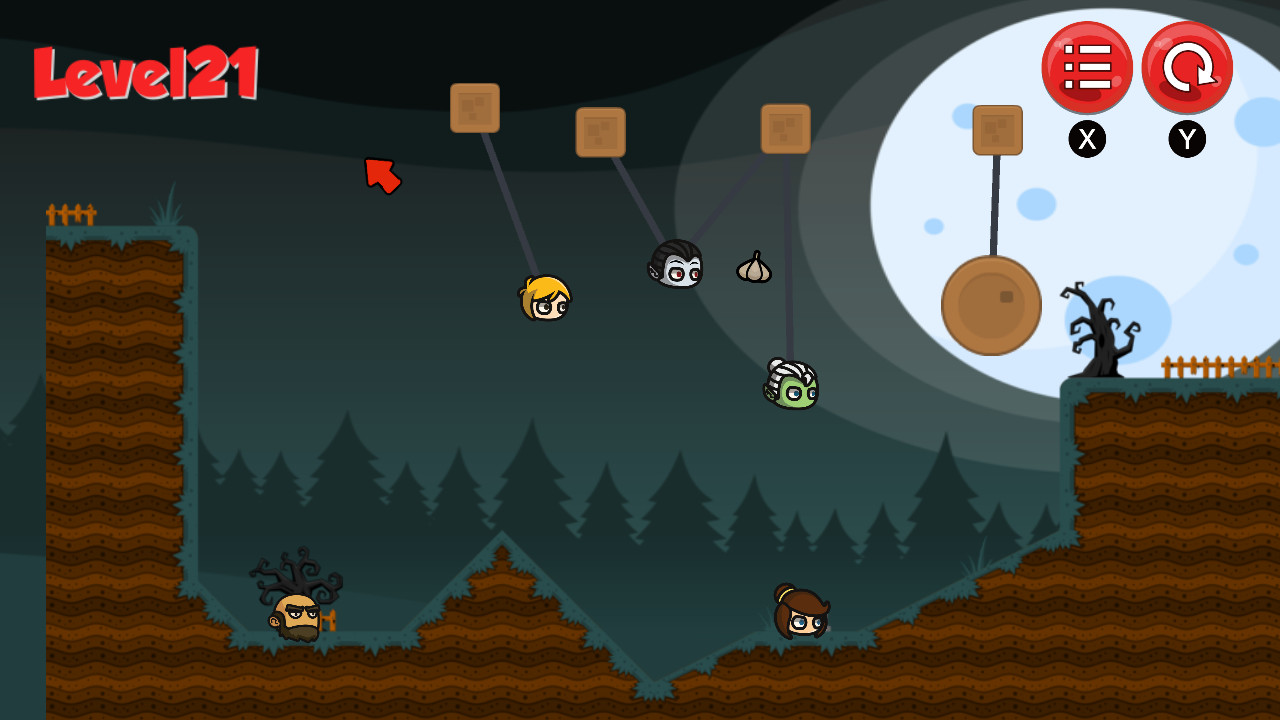This screenshot has width=1280, height=720.
Task: Click the garlic floating near the vampire
Action: tap(755, 266)
